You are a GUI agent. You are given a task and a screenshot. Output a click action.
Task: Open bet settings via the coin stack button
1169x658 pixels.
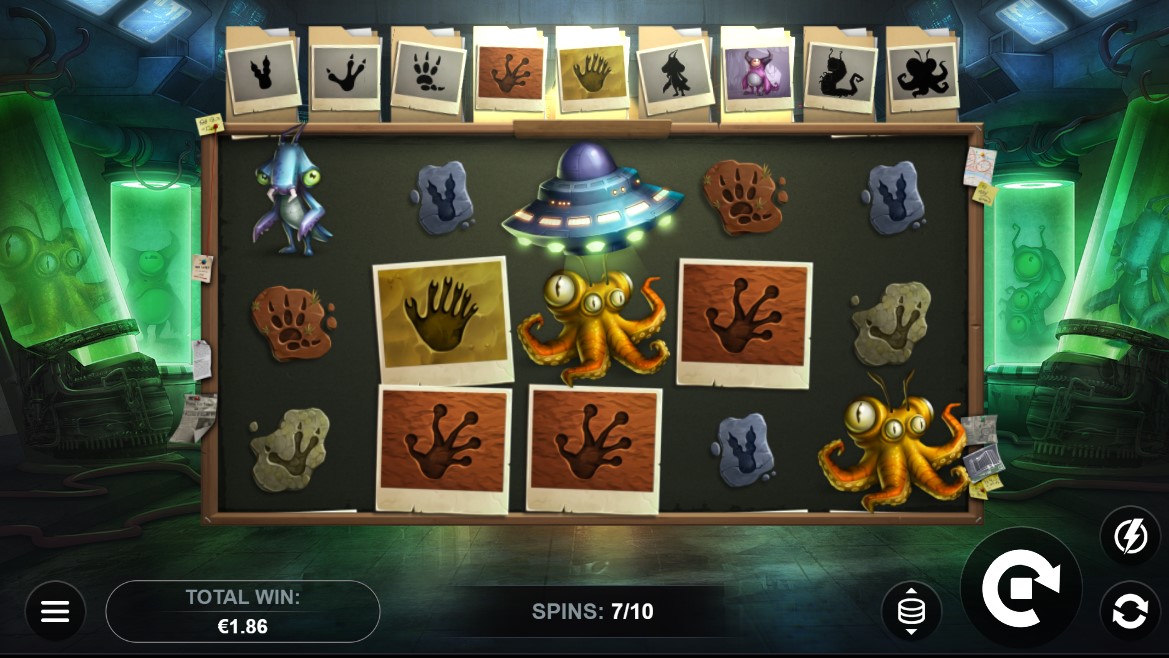point(911,611)
